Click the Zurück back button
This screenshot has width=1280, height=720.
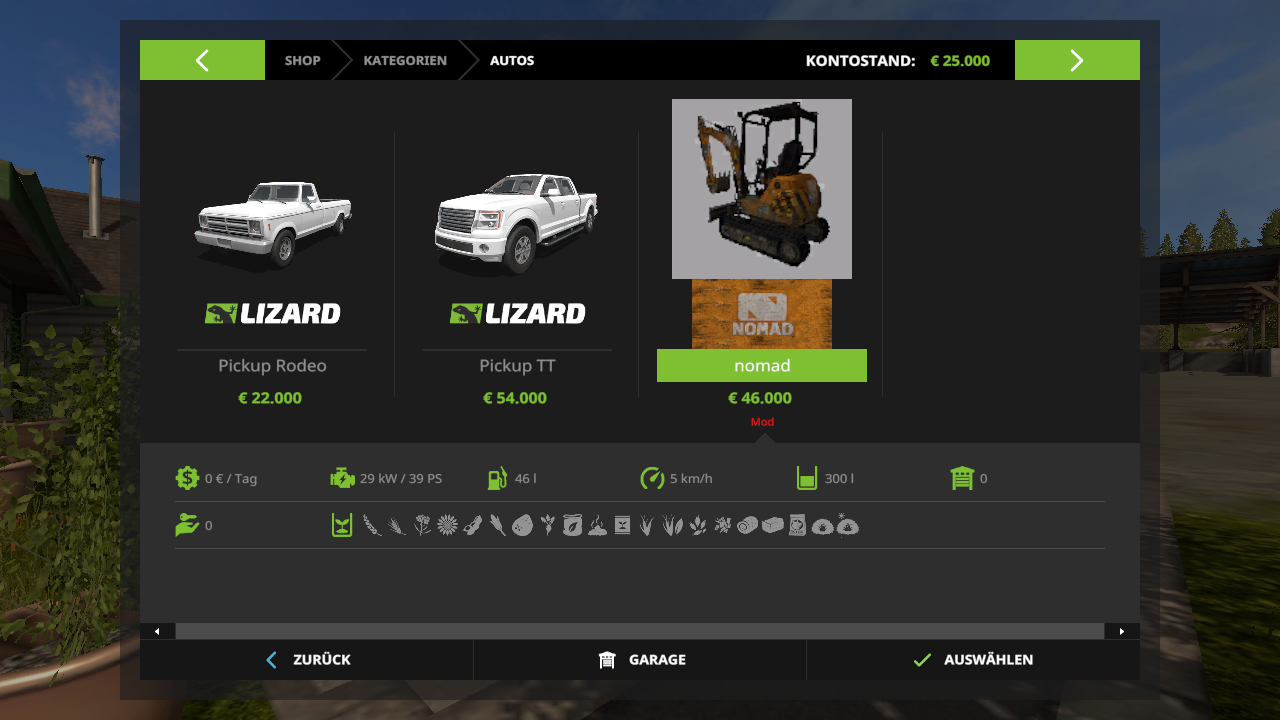[307, 660]
